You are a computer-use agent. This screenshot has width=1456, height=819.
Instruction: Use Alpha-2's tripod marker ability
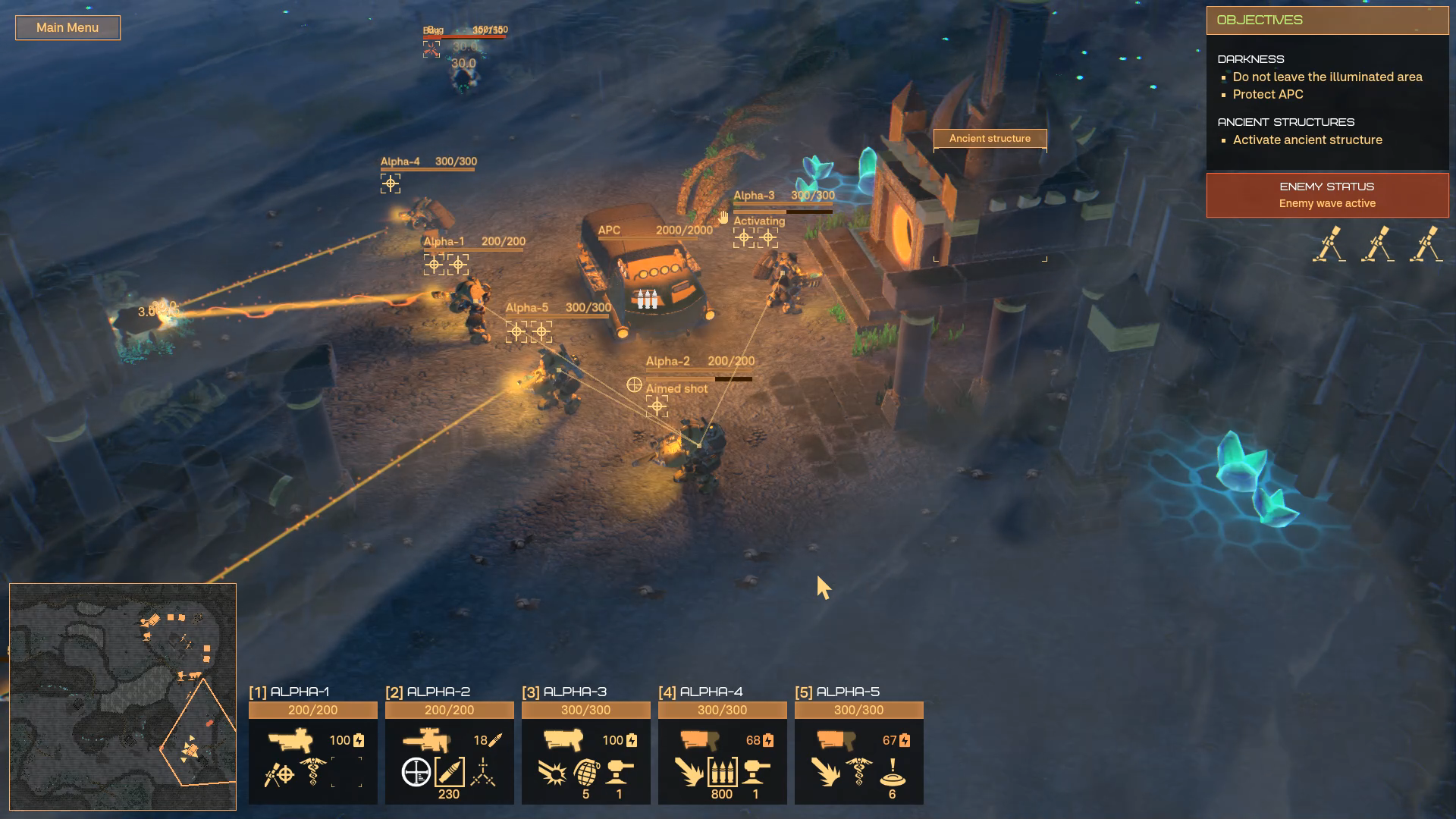coord(483,772)
